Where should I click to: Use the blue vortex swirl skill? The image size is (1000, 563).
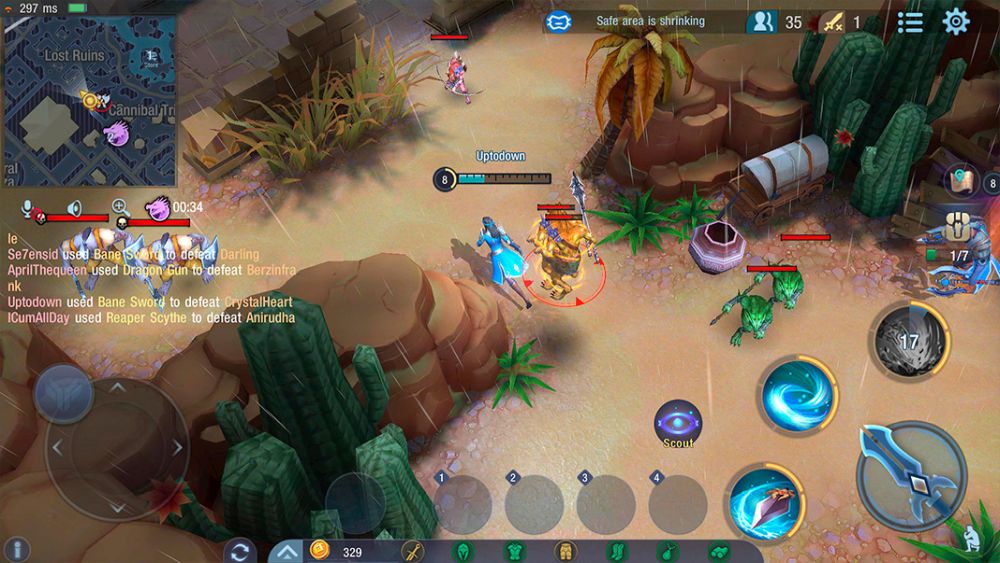click(796, 394)
